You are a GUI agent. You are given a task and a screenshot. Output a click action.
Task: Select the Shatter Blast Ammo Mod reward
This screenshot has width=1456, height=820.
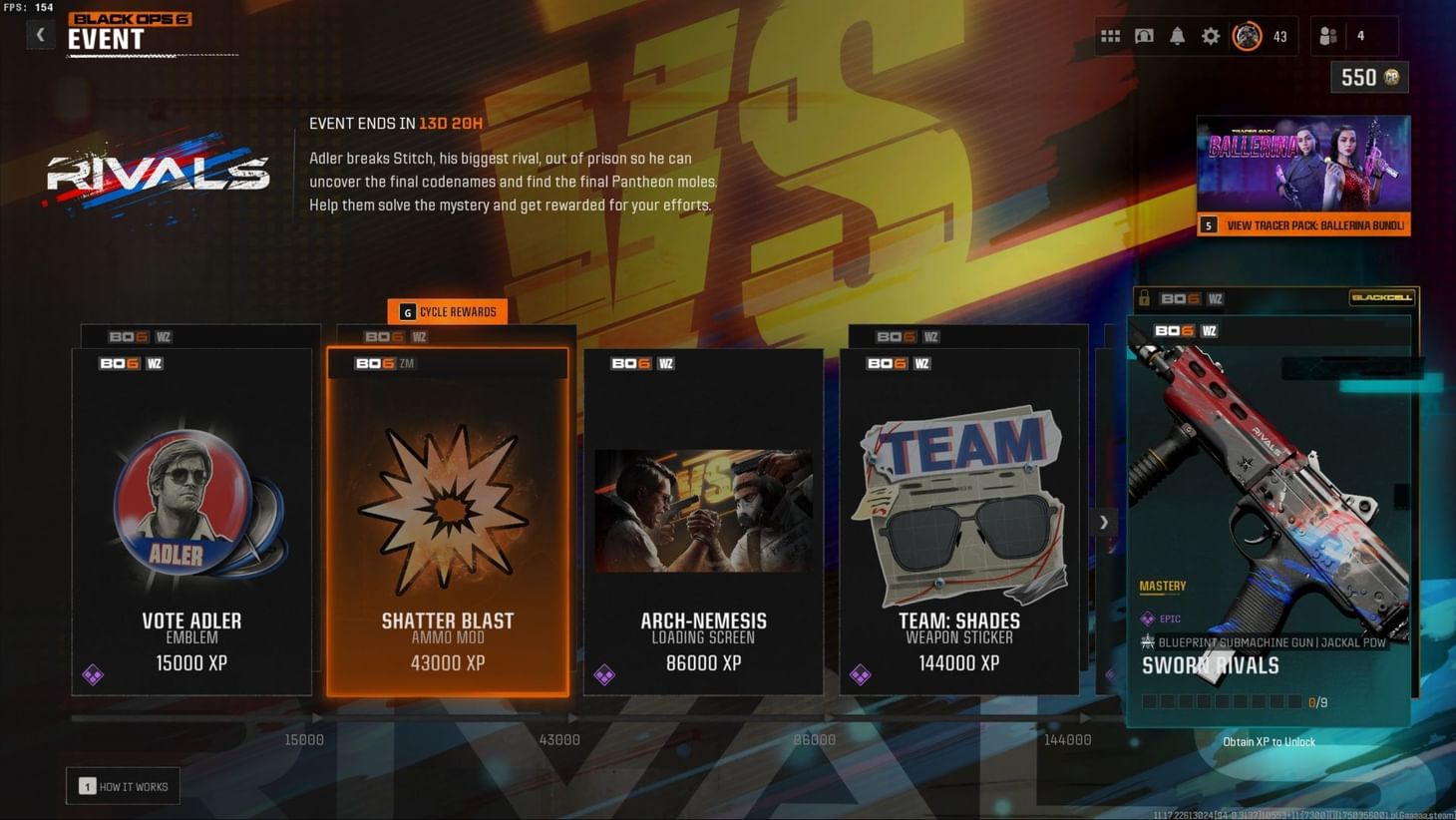pos(447,519)
